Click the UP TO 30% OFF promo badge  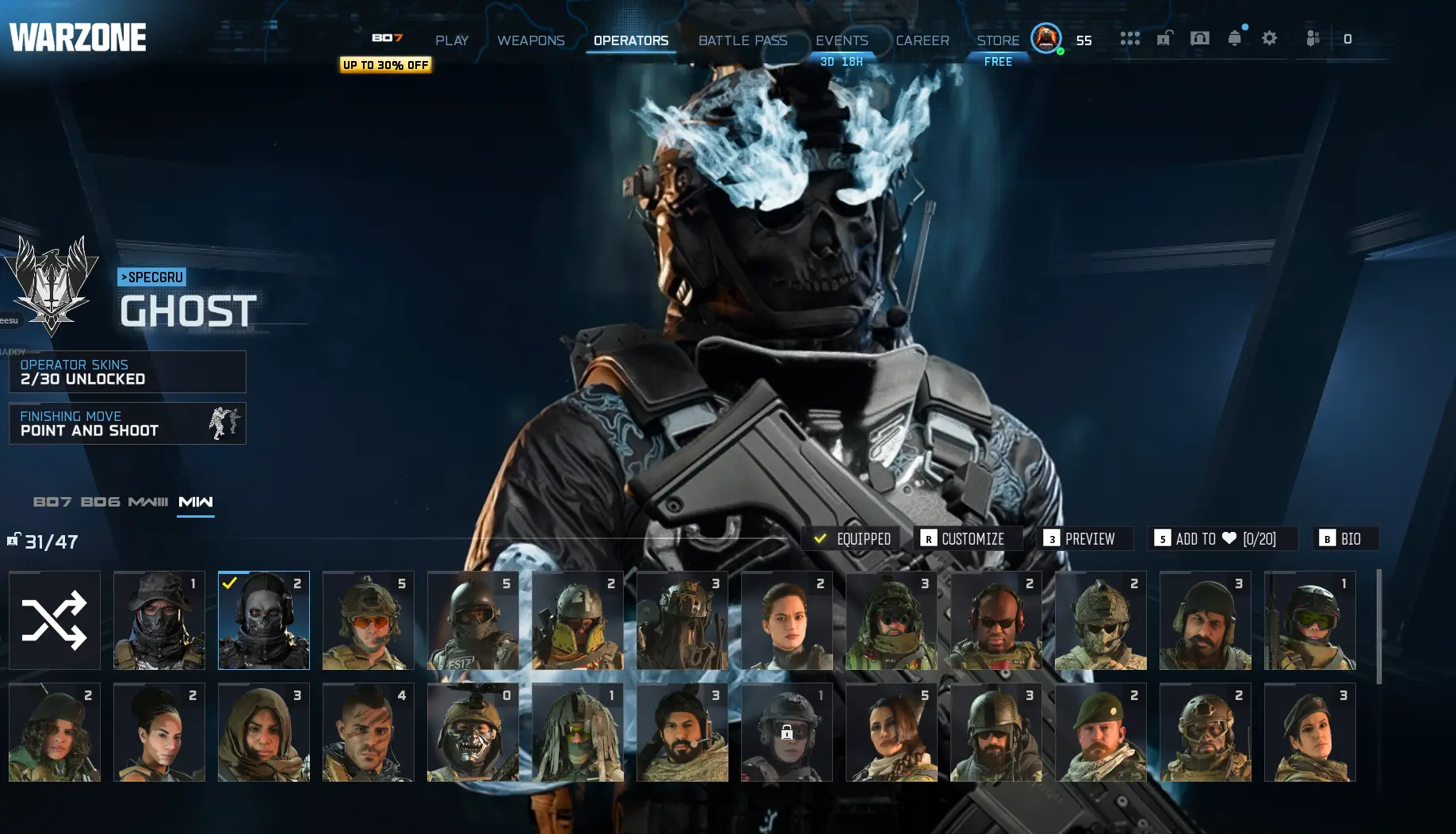pyautogui.click(x=385, y=66)
